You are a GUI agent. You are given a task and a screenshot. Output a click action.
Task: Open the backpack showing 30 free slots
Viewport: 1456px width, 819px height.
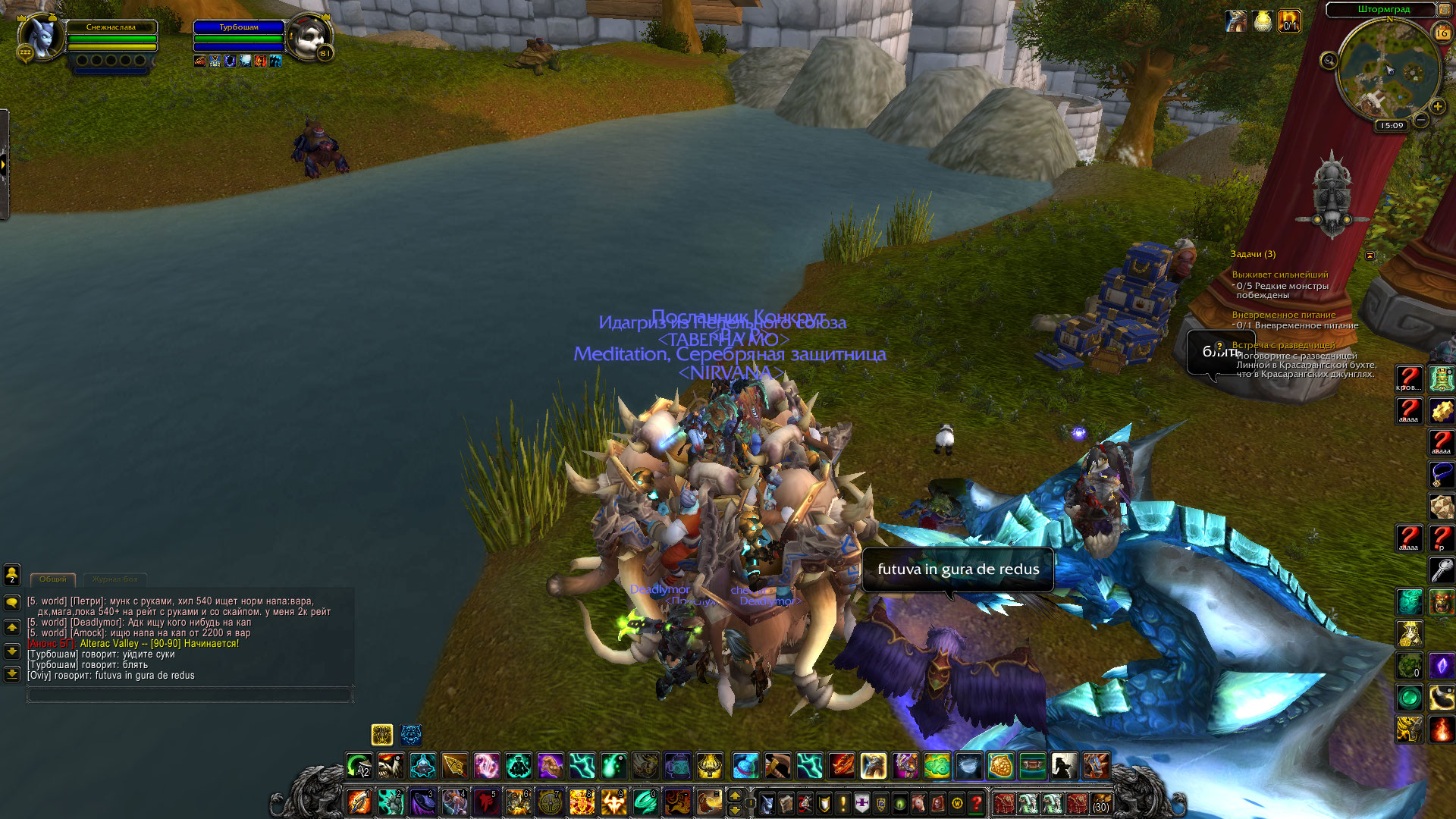pos(1100,802)
